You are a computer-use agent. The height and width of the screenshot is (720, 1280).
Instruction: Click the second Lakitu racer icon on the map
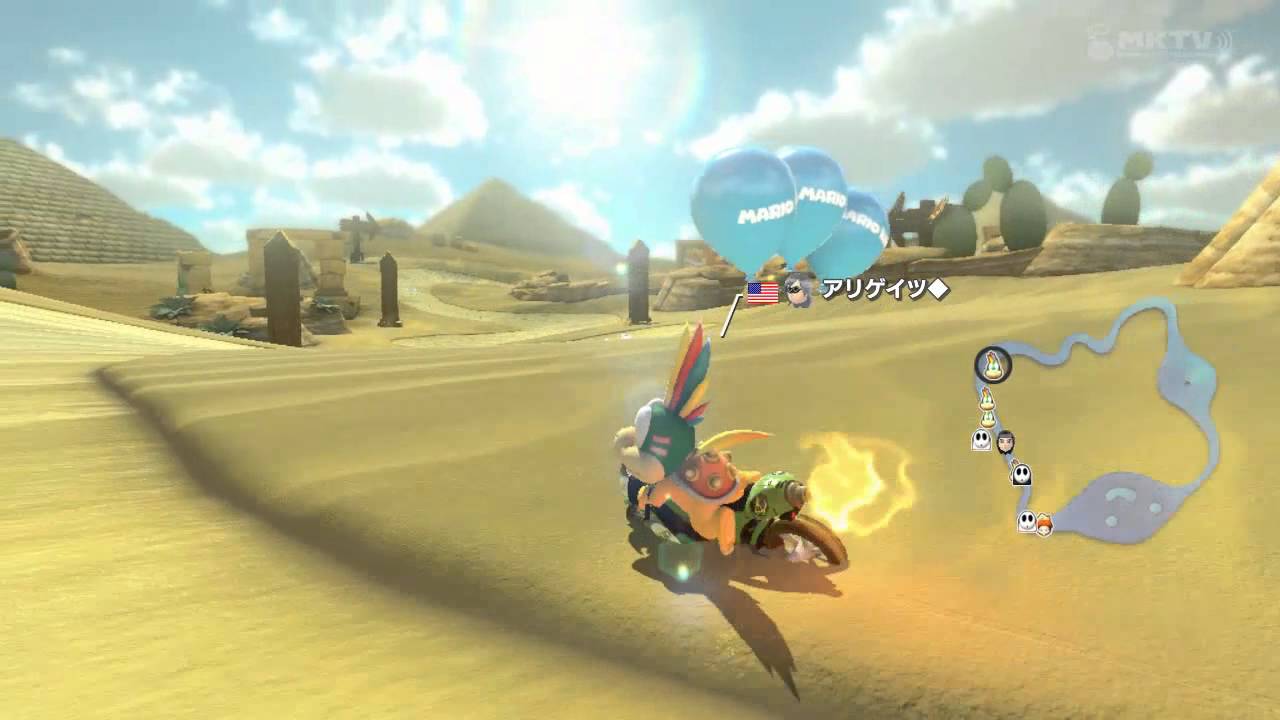987,398
